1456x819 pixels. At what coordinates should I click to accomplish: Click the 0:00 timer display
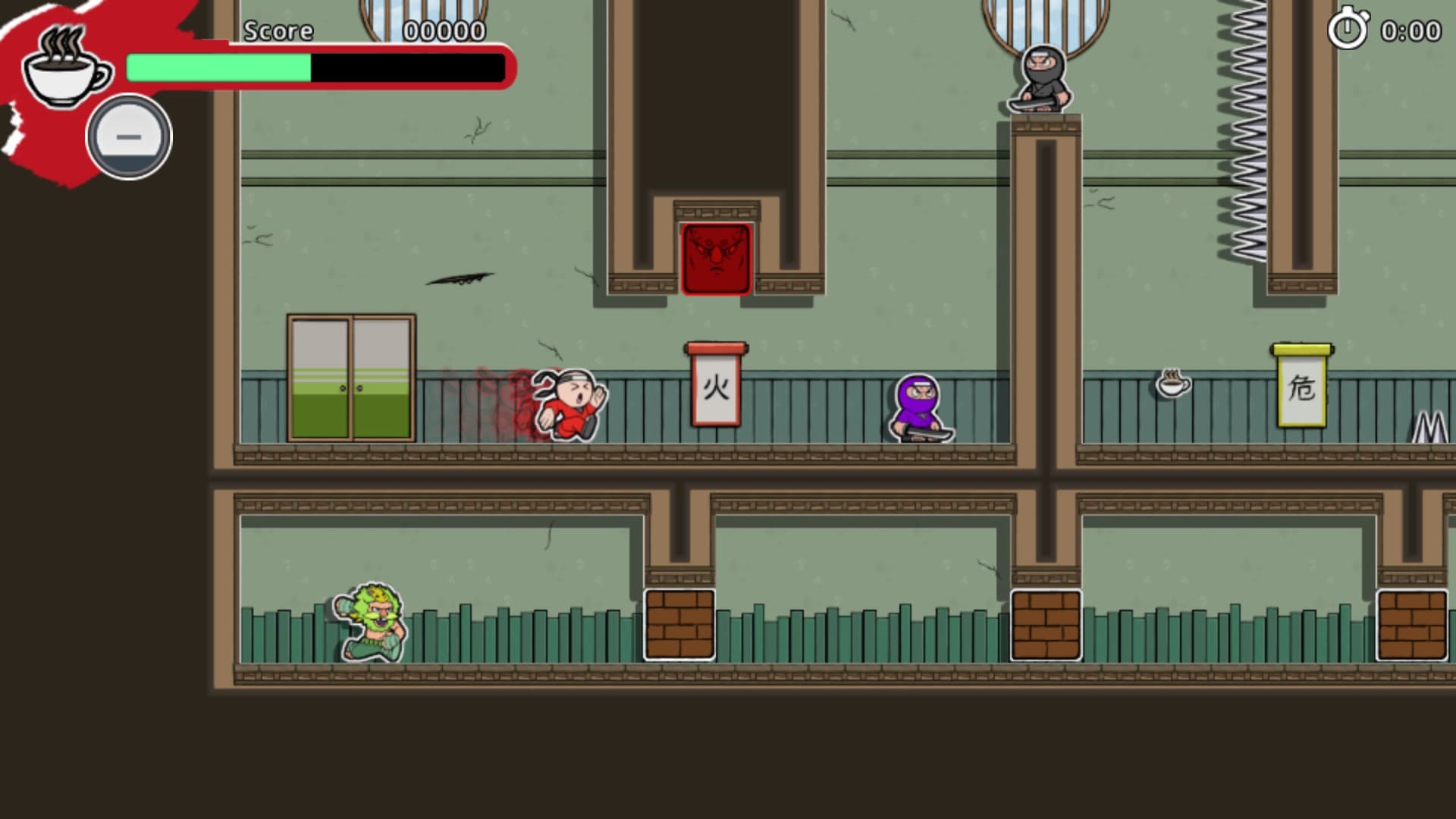coord(1410,32)
